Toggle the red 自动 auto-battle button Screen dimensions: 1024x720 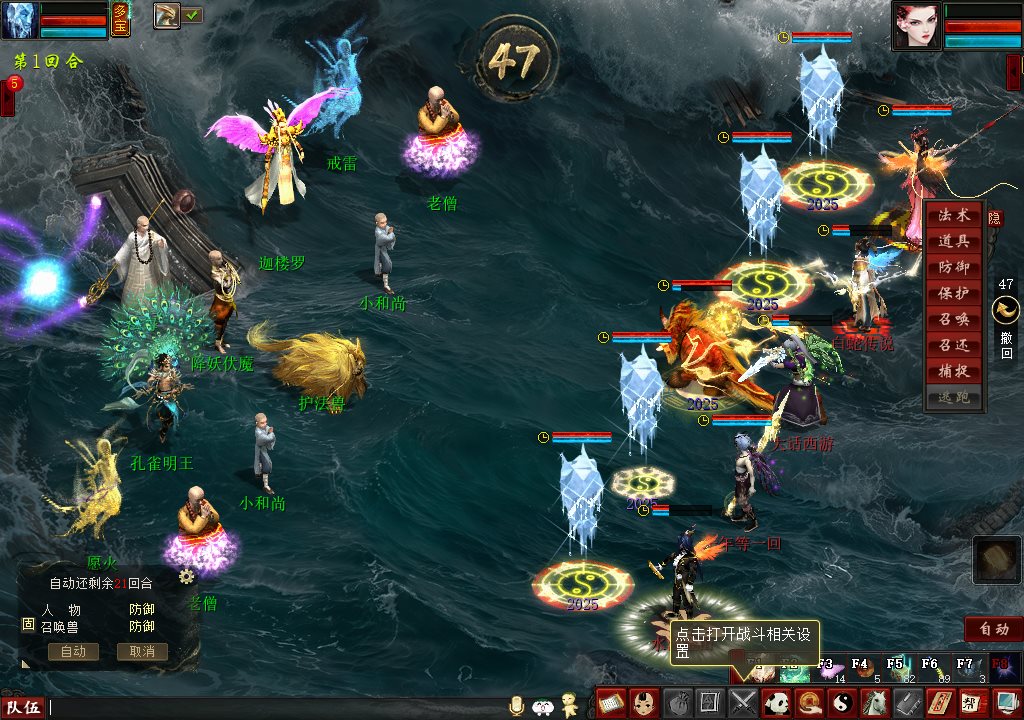pyautogui.click(x=993, y=629)
